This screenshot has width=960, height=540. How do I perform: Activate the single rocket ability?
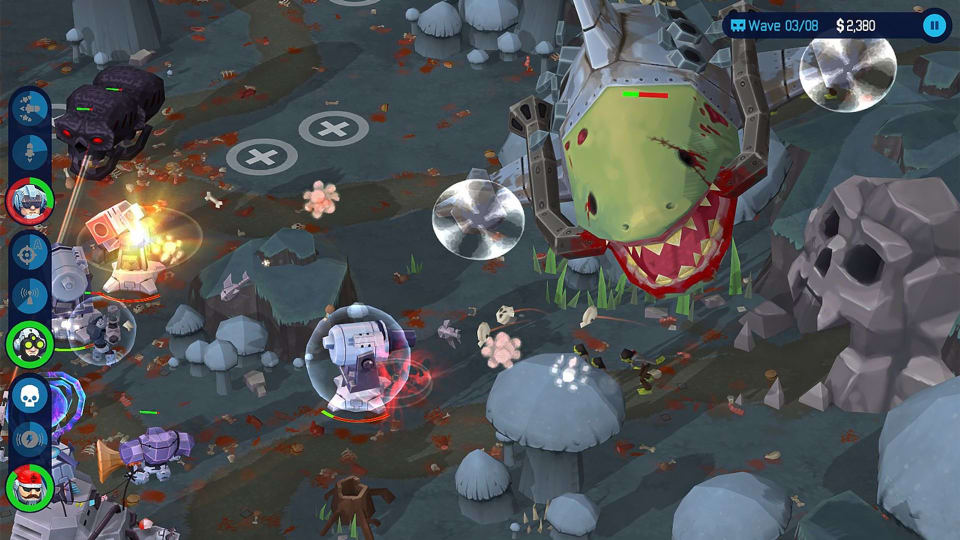[30, 153]
